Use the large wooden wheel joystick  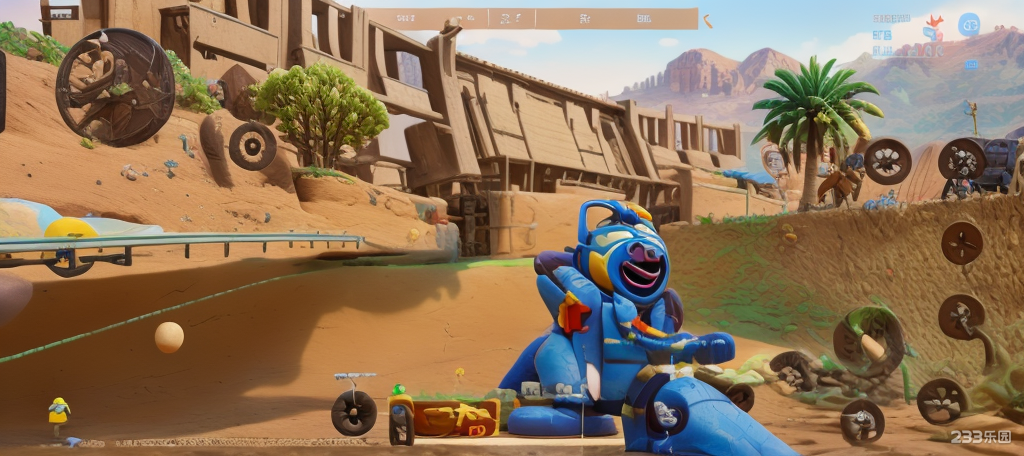coord(115,87)
